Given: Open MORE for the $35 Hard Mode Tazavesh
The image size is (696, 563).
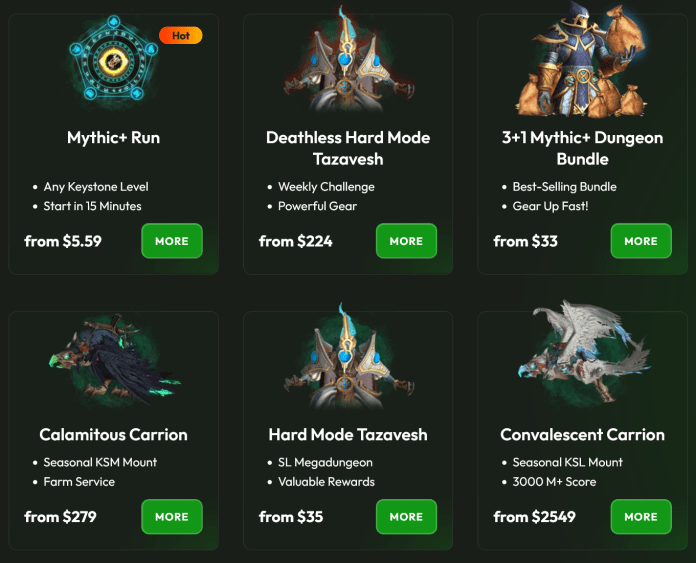Looking at the screenshot, I should [x=406, y=517].
